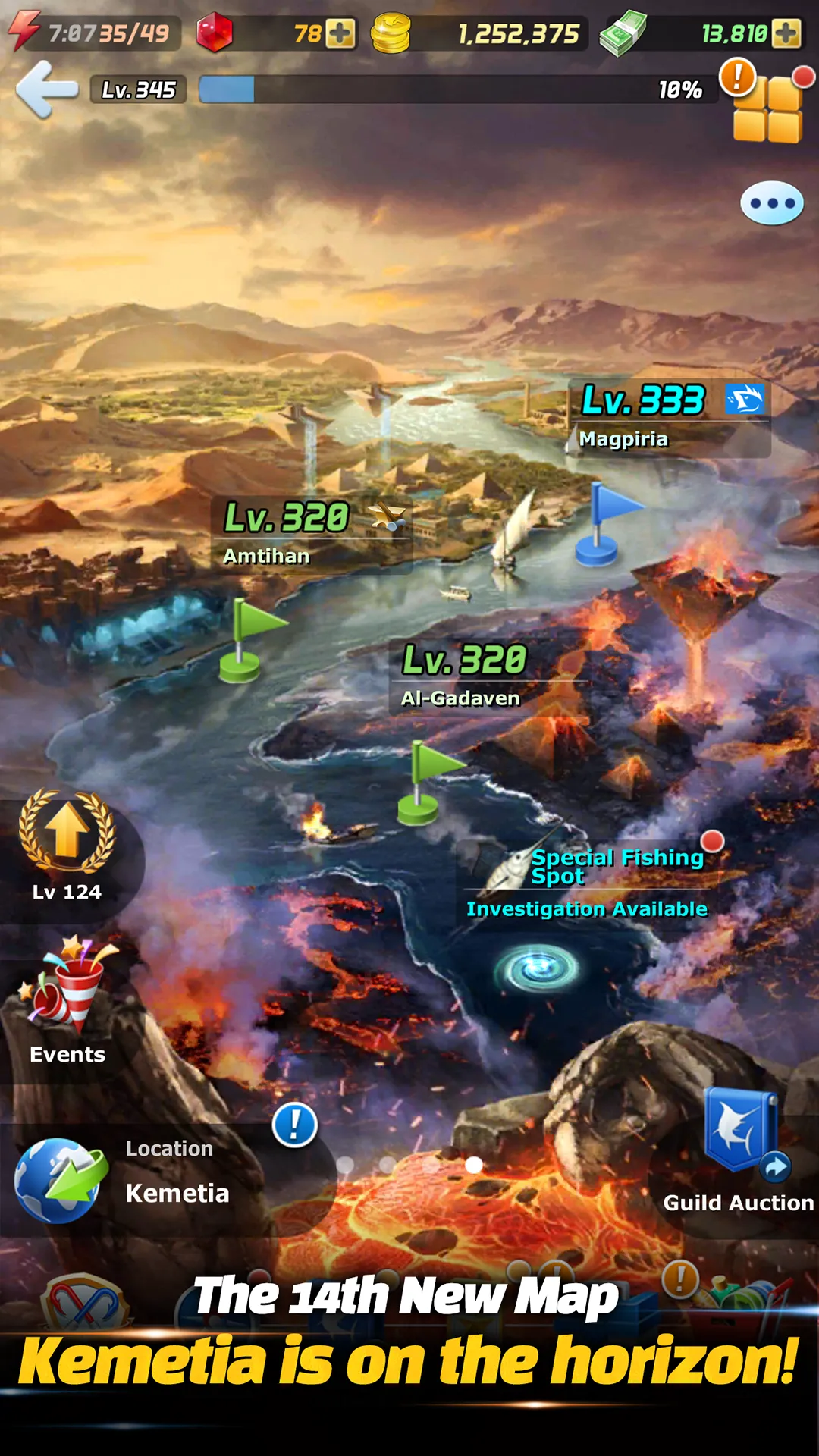Open the Special Fishing Spot investigation

click(591, 881)
